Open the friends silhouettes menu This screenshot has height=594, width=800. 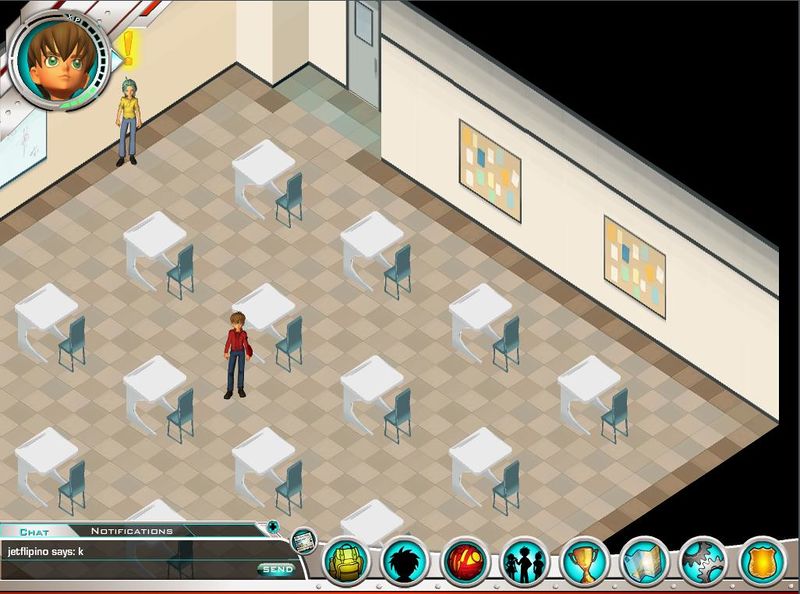524,562
